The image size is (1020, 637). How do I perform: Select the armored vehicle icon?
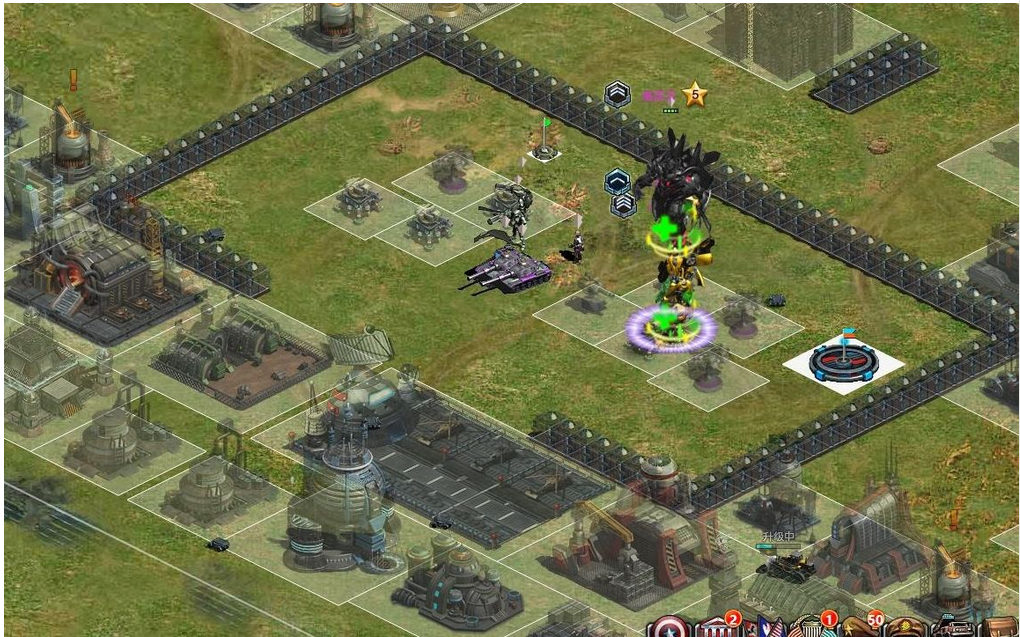(x=951, y=629)
